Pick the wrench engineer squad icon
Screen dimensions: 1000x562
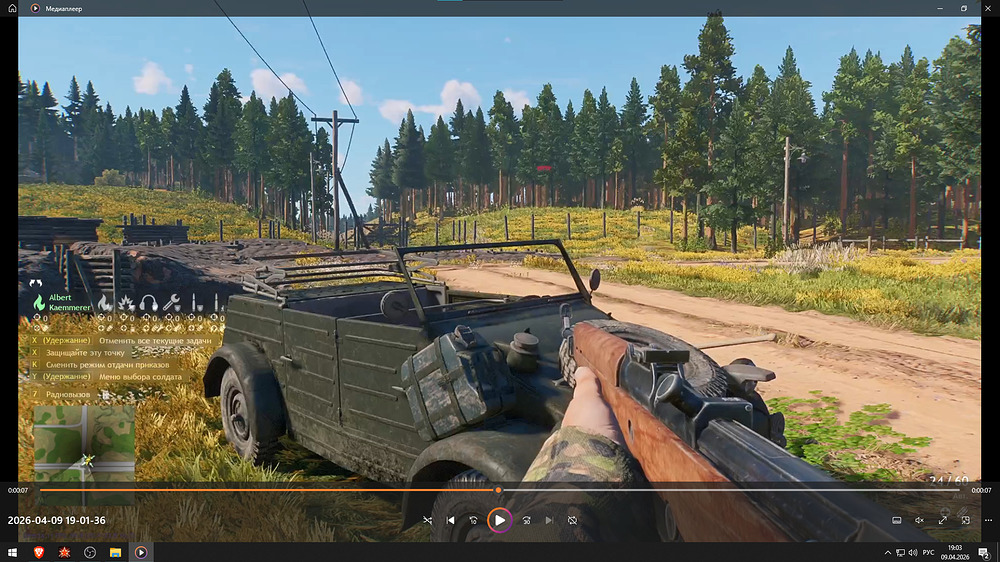tap(171, 302)
